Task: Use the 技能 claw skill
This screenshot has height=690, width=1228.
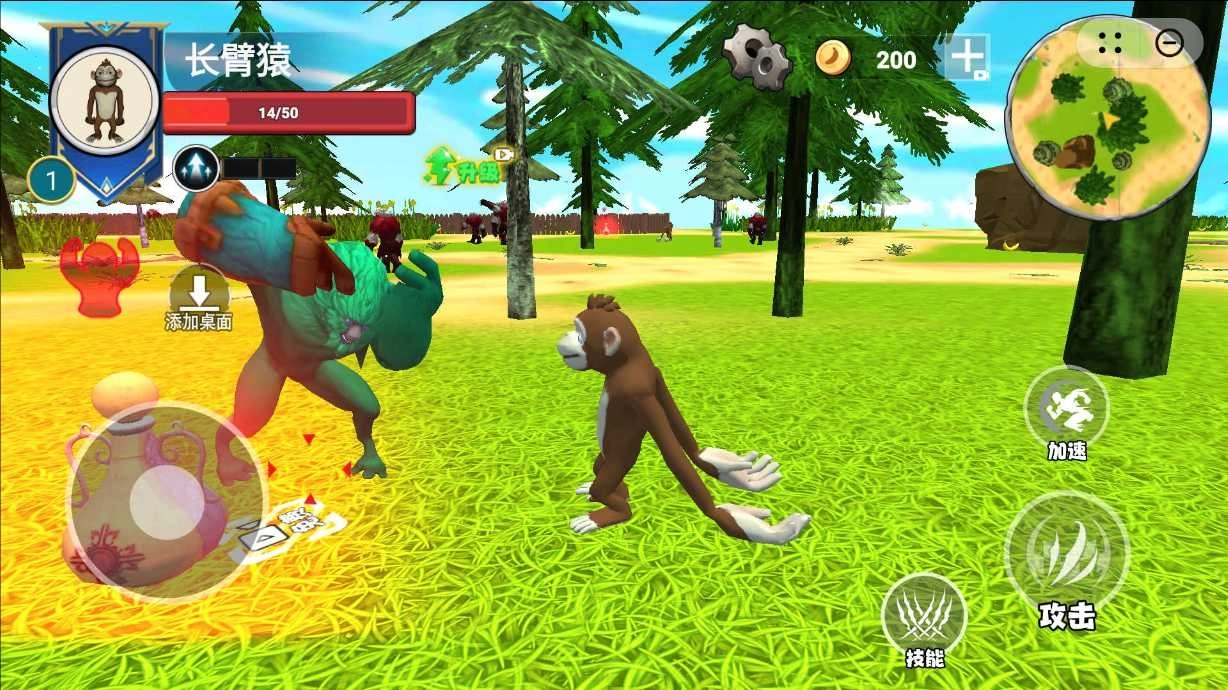Action: [x=924, y=613]
